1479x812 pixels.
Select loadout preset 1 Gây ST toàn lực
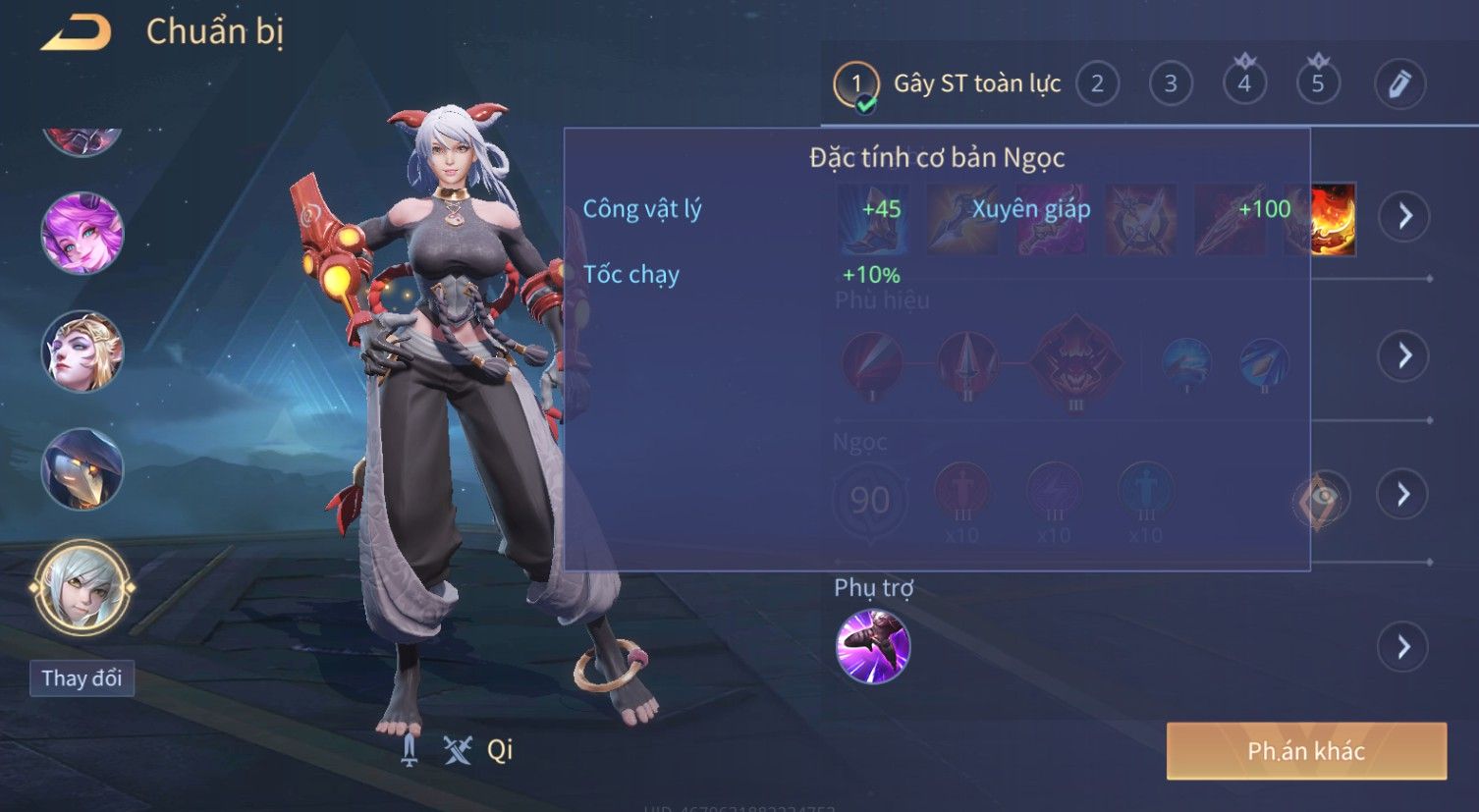pos(948,84)
